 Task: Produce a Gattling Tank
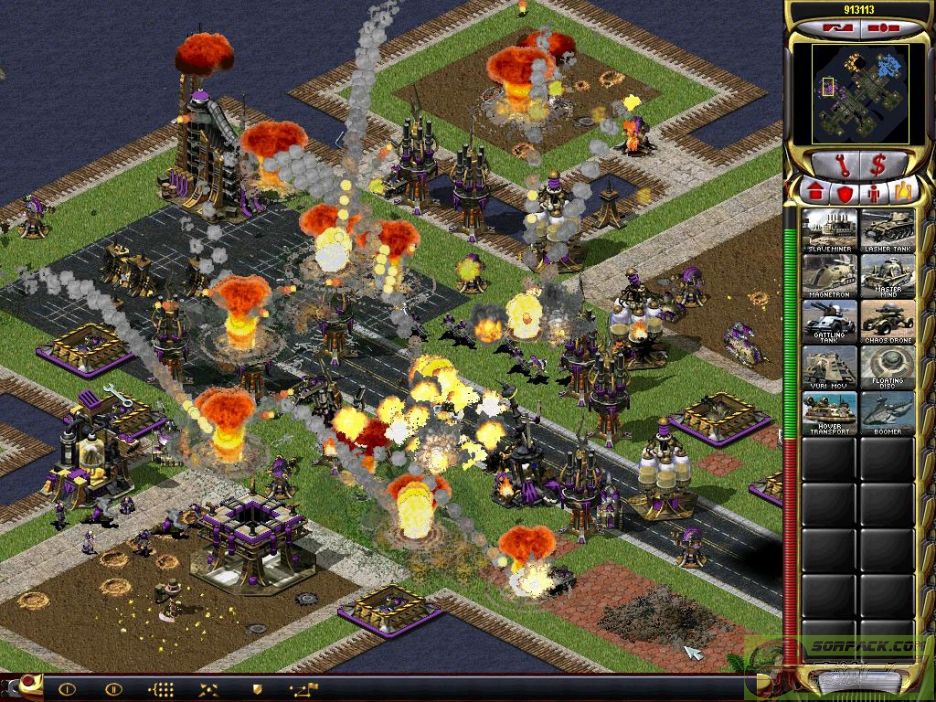click(x=828, y=321)
